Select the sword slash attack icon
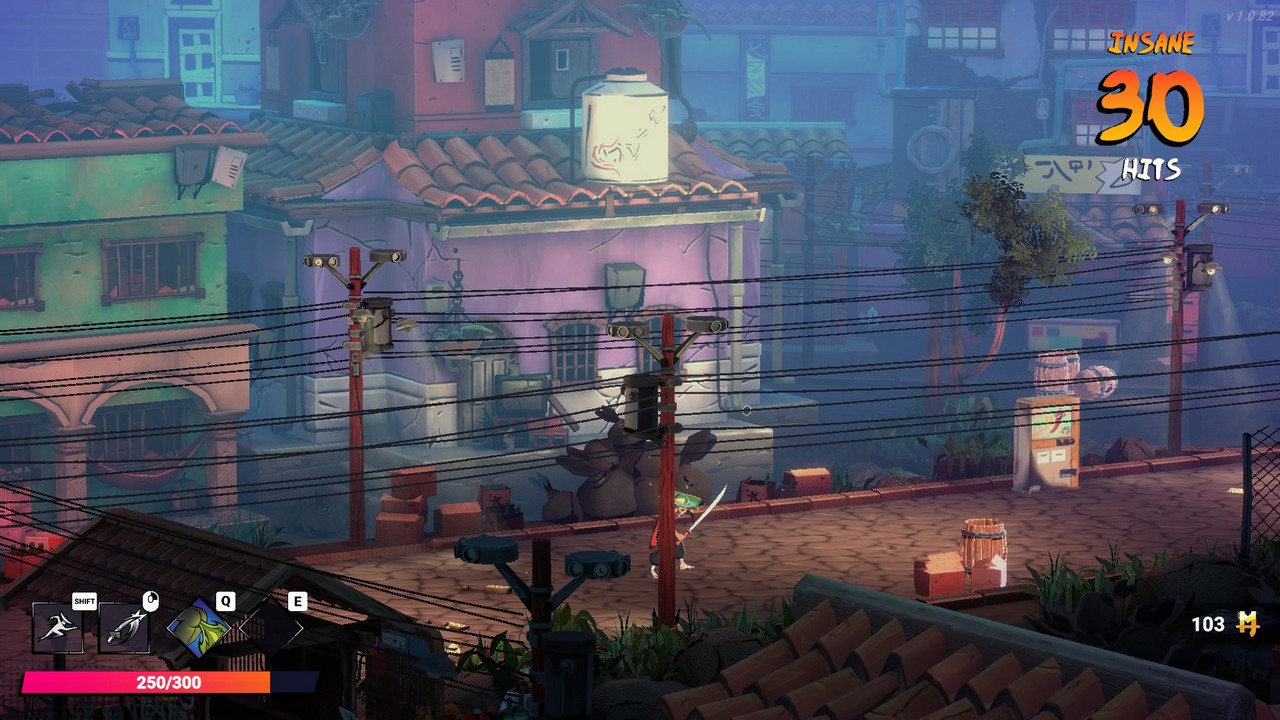1280x720 pixels. tap(124, 627)
